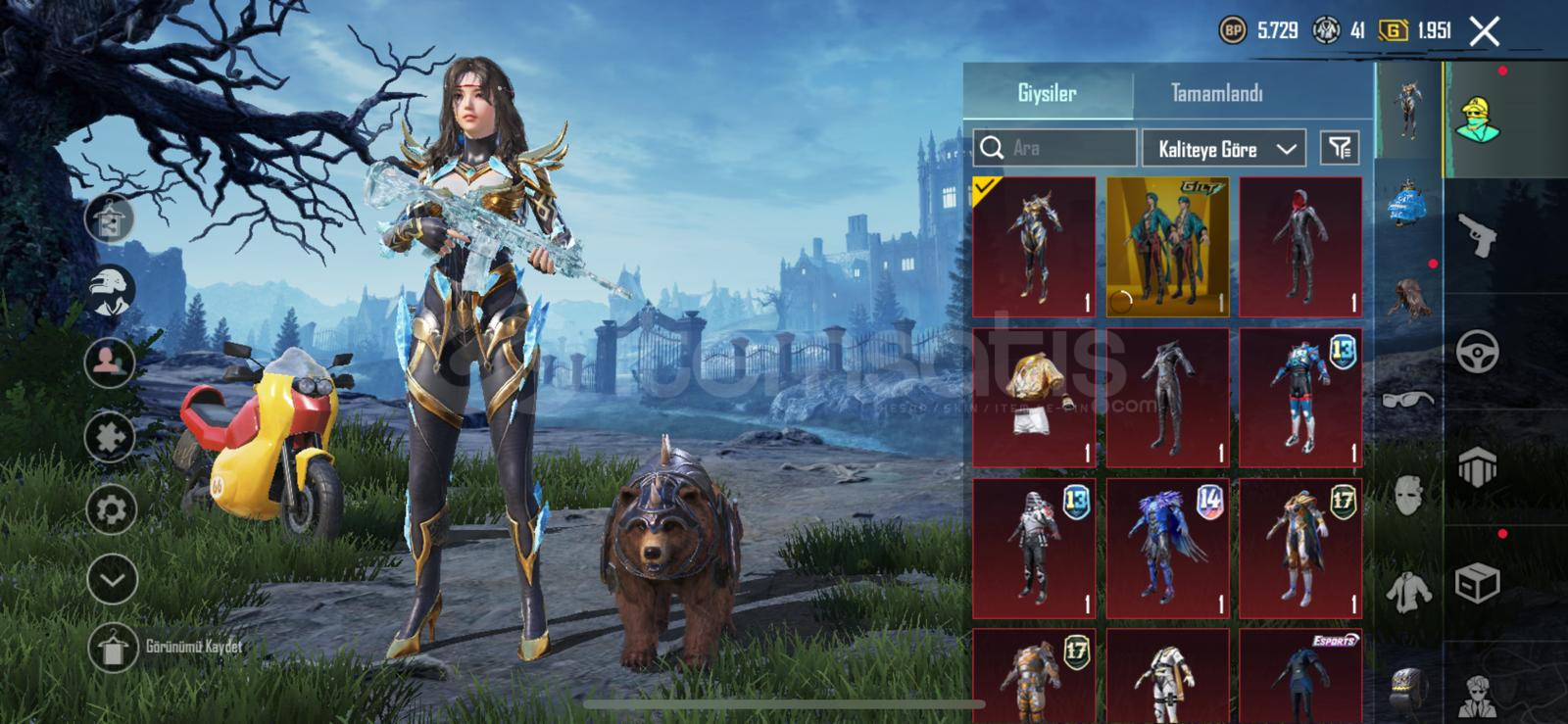Image resolution: width=1568 pixels, height=724 pixels.
Task: Choose the yellow GILT twin outfit
Action: [1167, 247]
